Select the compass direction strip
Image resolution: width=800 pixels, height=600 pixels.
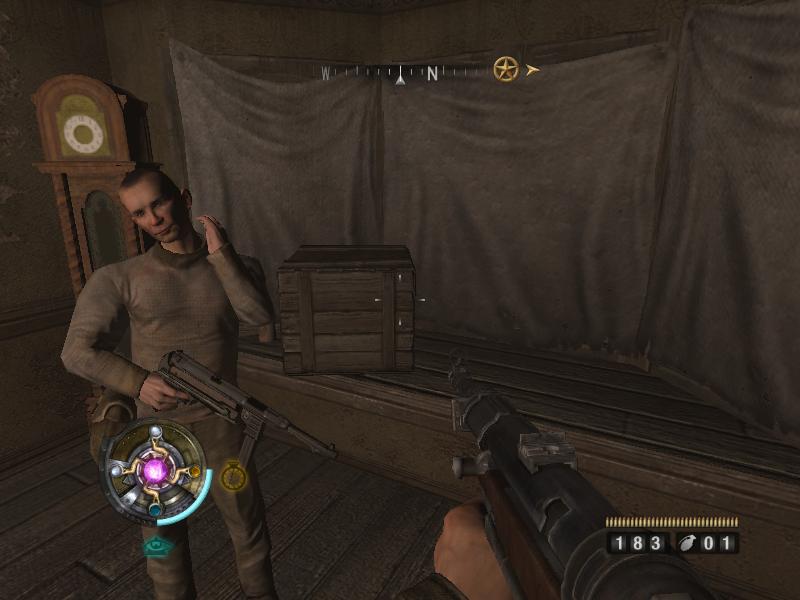click(400, 72)
